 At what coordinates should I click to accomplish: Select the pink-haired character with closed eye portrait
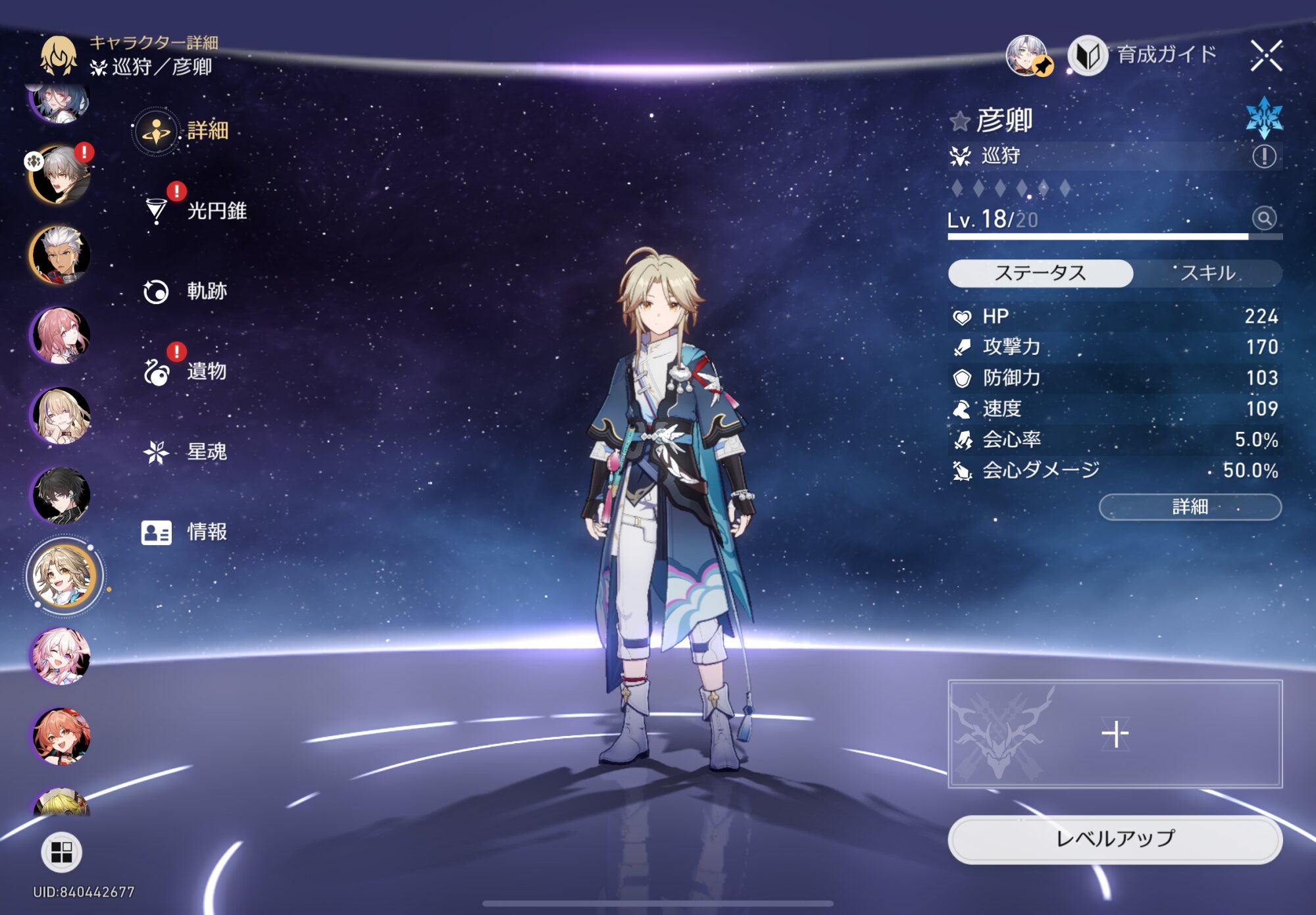(x=61, y=656)
